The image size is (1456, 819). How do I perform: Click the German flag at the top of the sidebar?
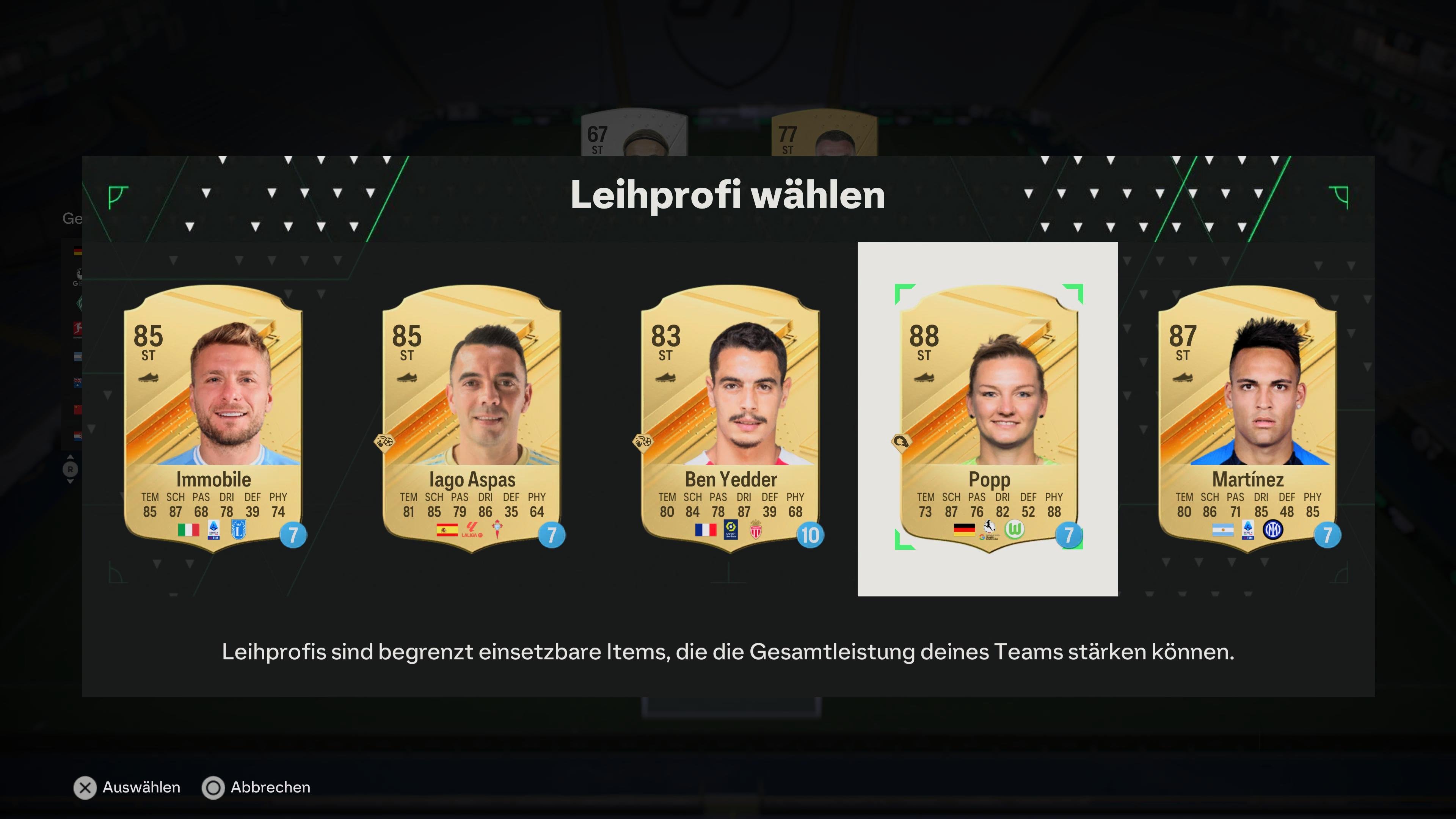coord(77,251)
